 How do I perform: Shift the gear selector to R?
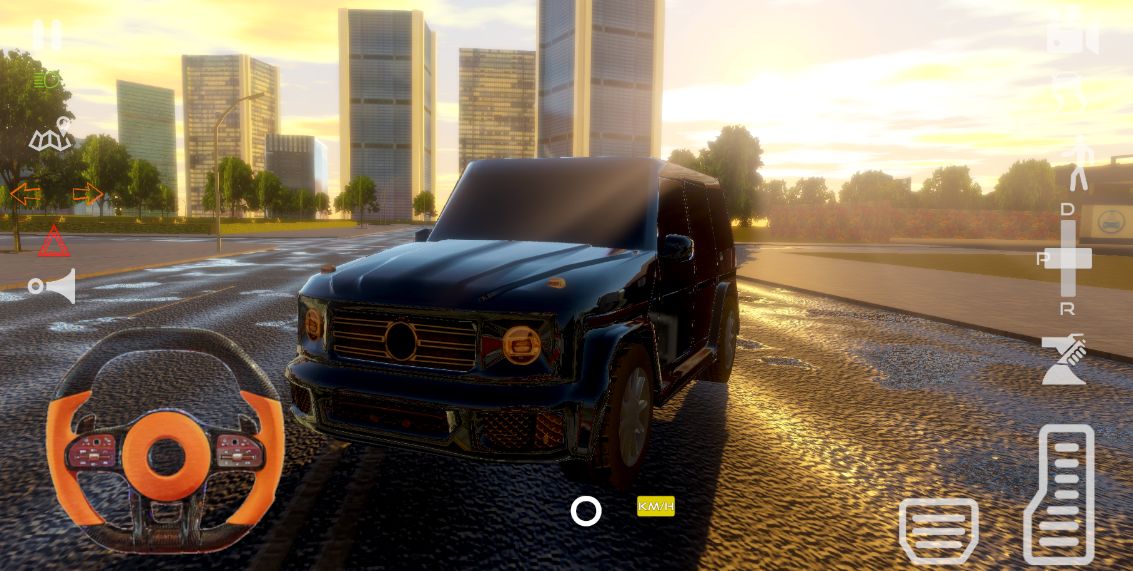point(1068,309)
